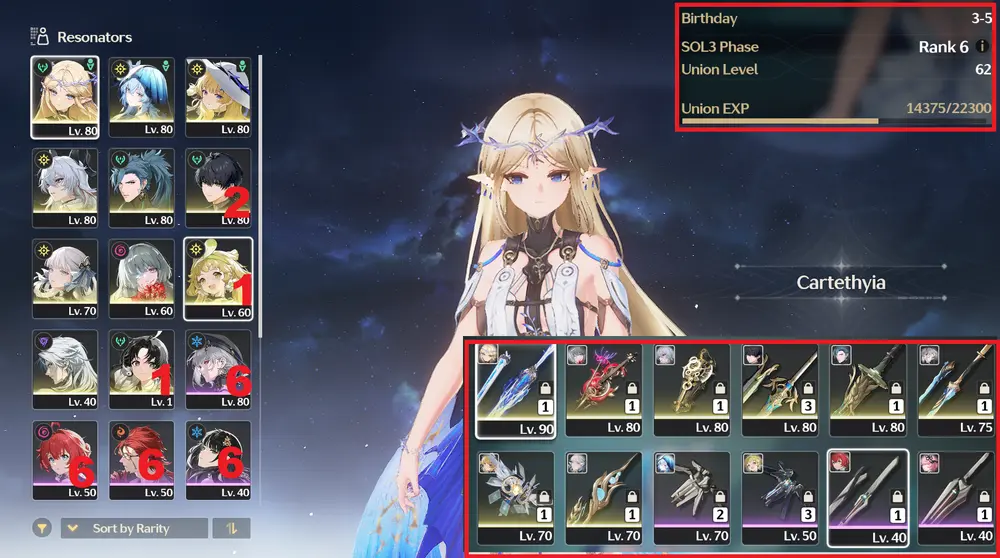
Task: Select the blonde Lv. 60 resonator with yellow flowers
Action: click(218, 278)
